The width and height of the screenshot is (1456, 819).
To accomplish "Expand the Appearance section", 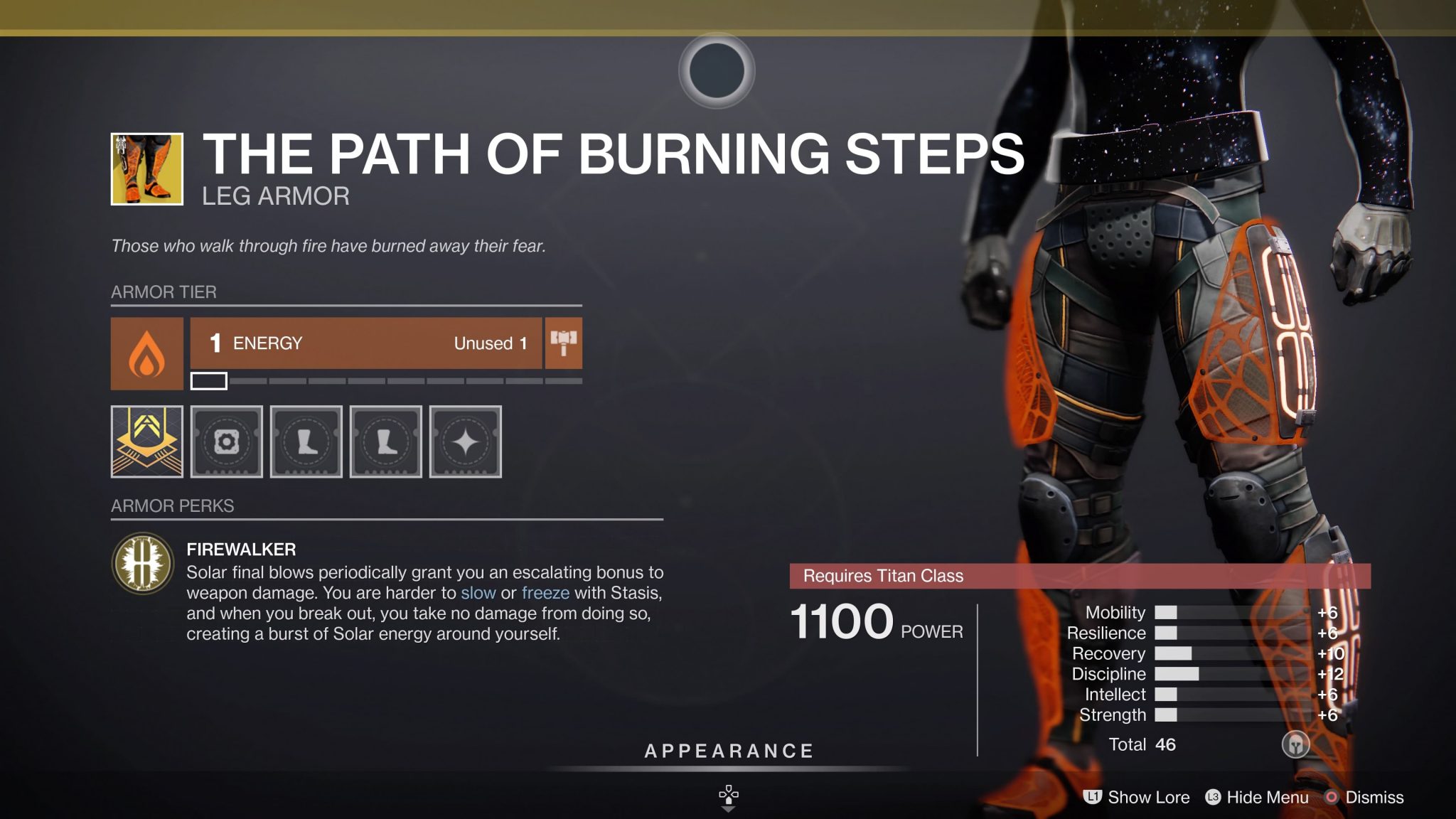I will point(727,750).
